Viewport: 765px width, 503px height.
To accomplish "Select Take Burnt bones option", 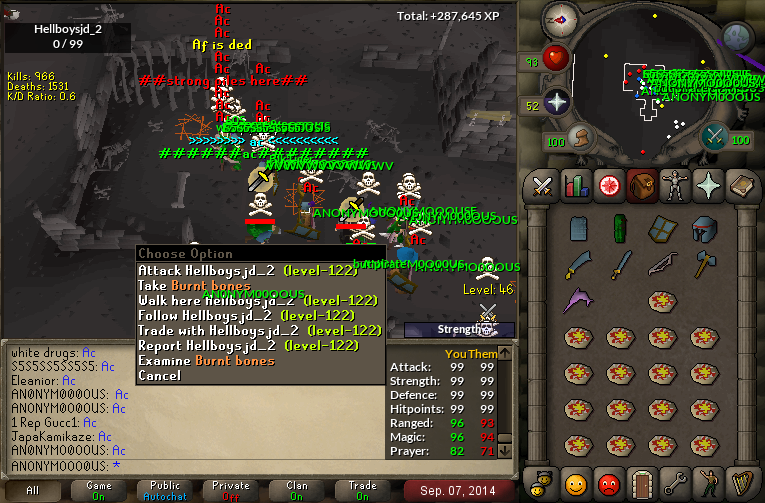I will [x=194, y=285].
